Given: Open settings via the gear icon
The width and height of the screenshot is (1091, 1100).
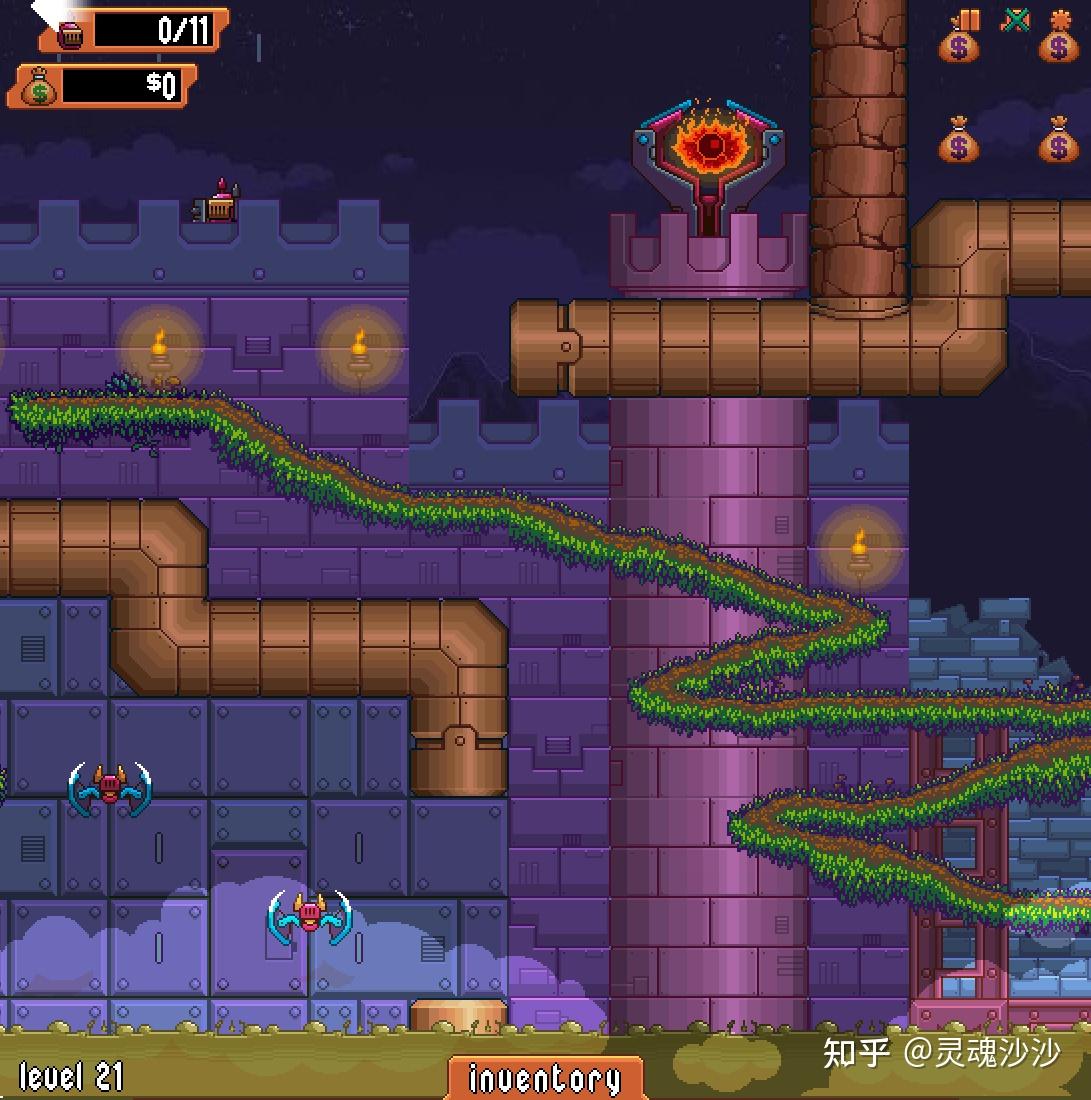Looking at the screenshot, I should pos(1060,21).
